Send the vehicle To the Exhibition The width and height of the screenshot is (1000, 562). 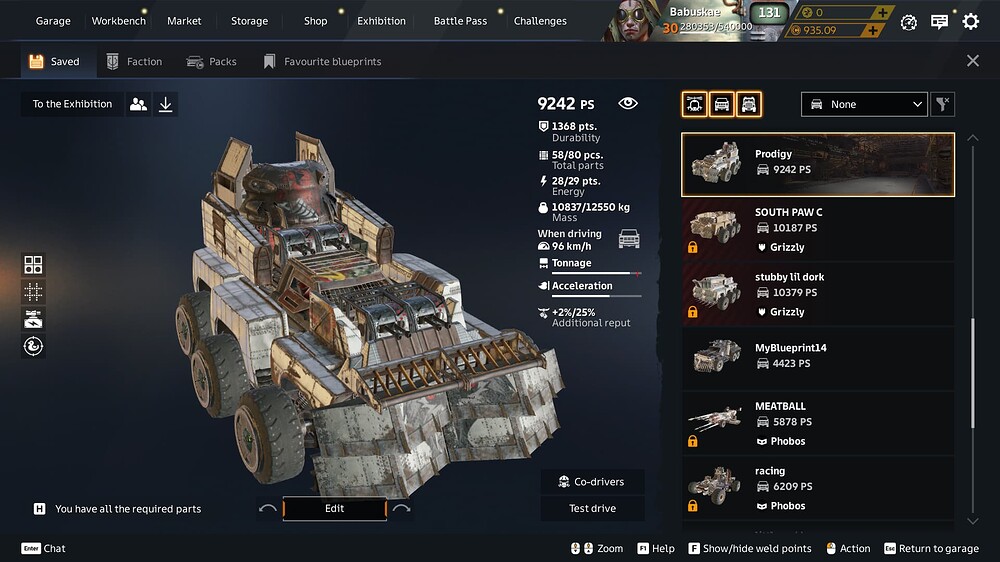tap(72, 104)
